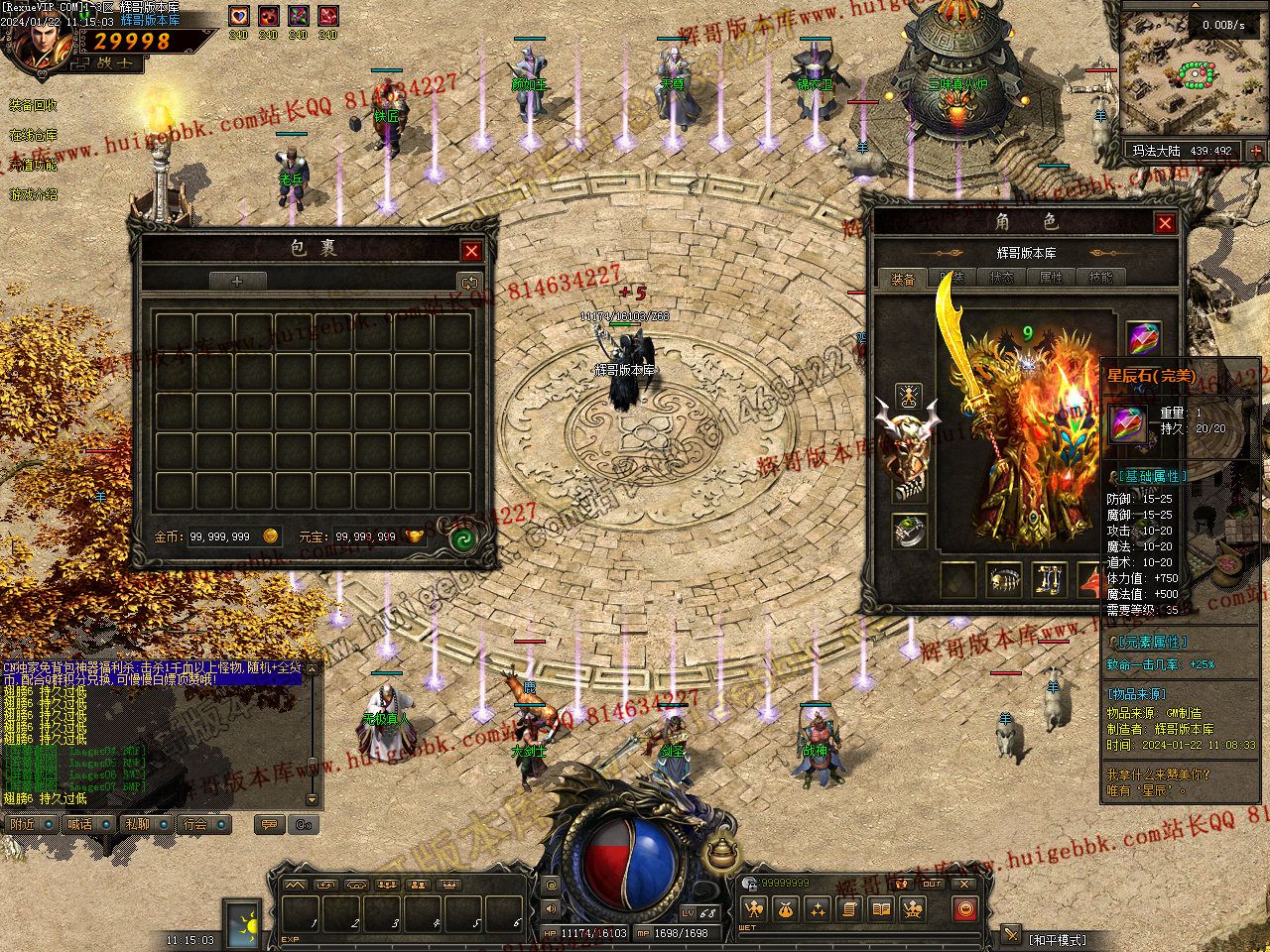Close the 包裹 bag window
This screenshot has height=952, width=1270.
472,251
